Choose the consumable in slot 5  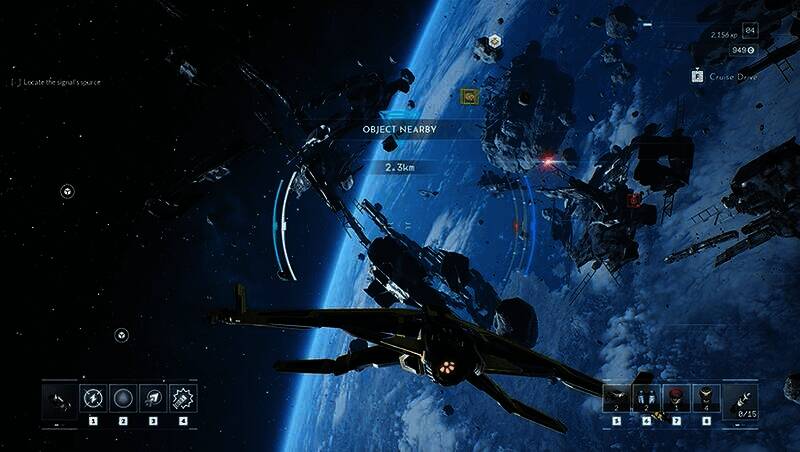tap(616, 397)
